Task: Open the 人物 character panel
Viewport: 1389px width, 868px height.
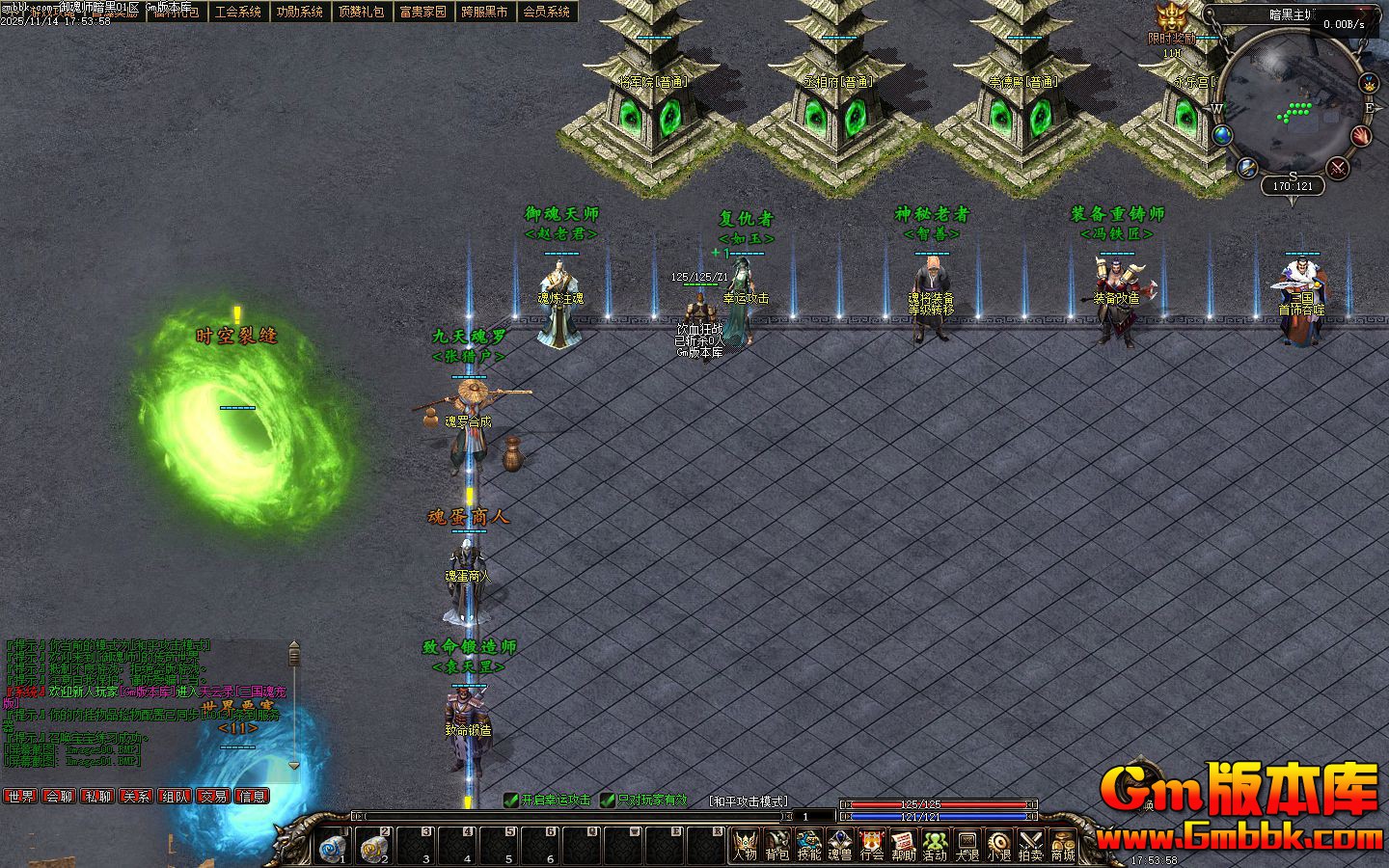Action: [745, 846]
